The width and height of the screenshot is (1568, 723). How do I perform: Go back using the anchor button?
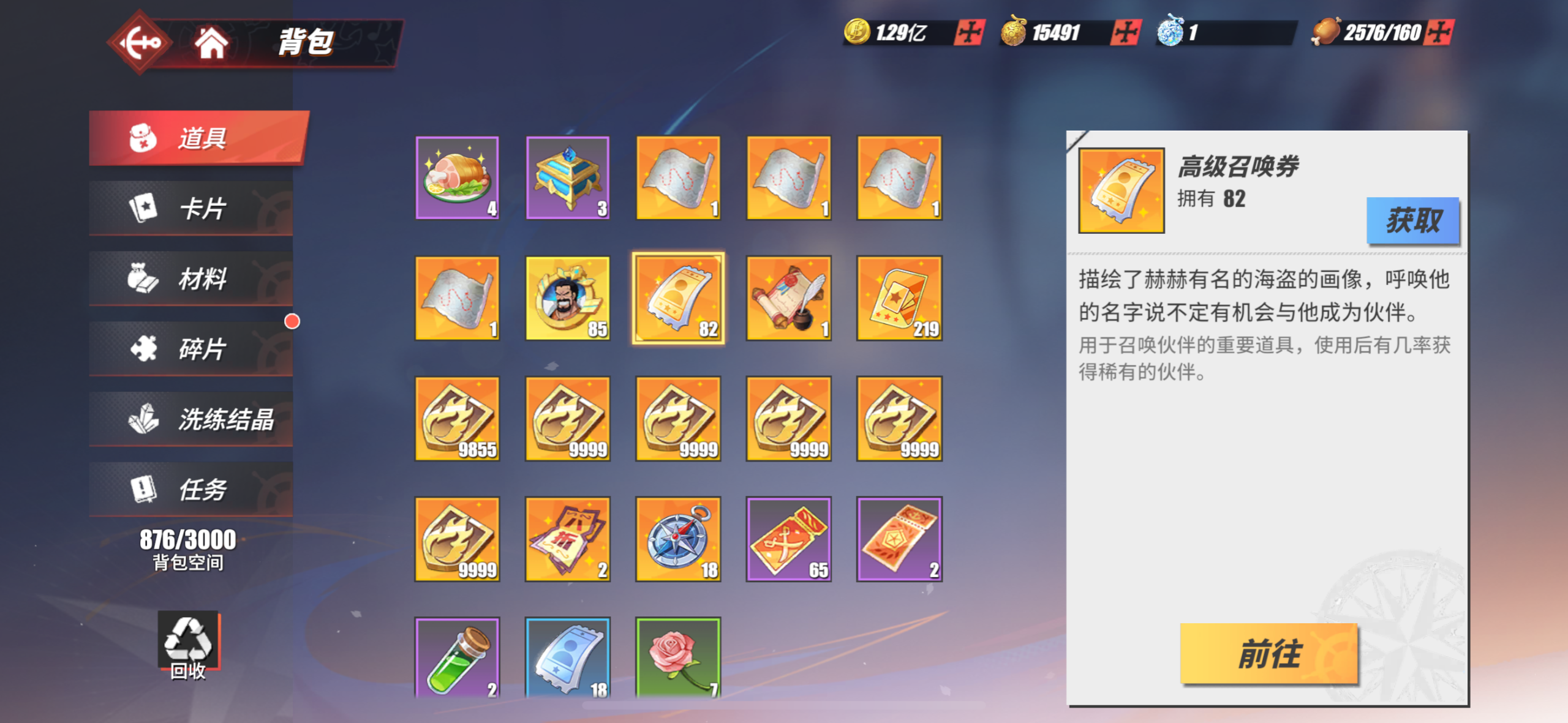tap(140, 42)
